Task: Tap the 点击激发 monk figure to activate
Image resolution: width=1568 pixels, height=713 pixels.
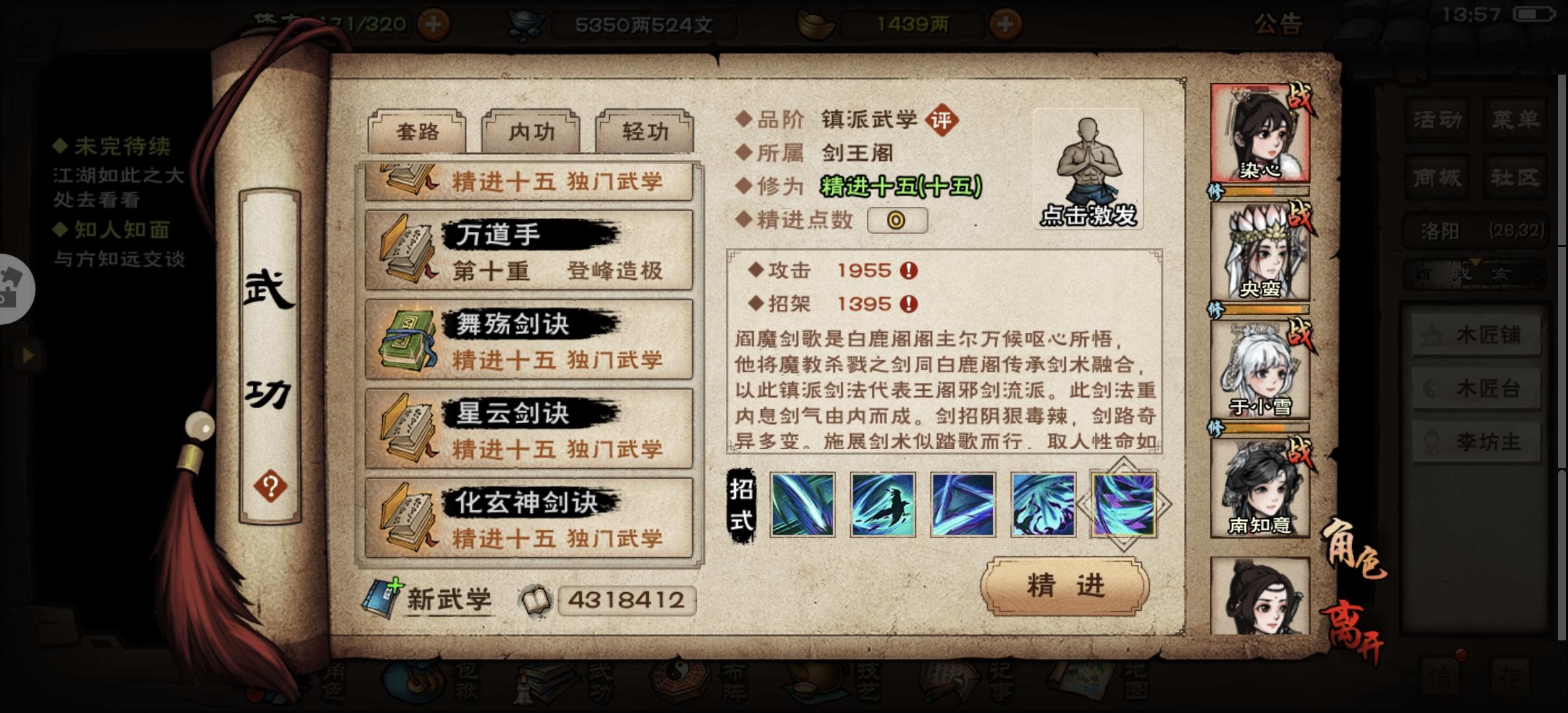Action: pos(1089,165)
